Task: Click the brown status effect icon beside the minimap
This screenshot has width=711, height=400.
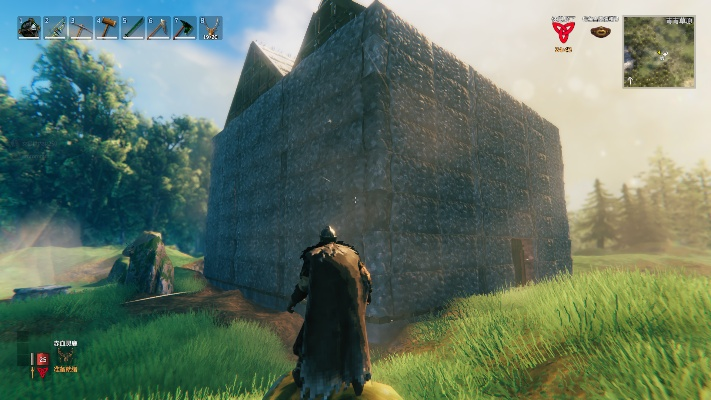Action: tap(600, 31)
